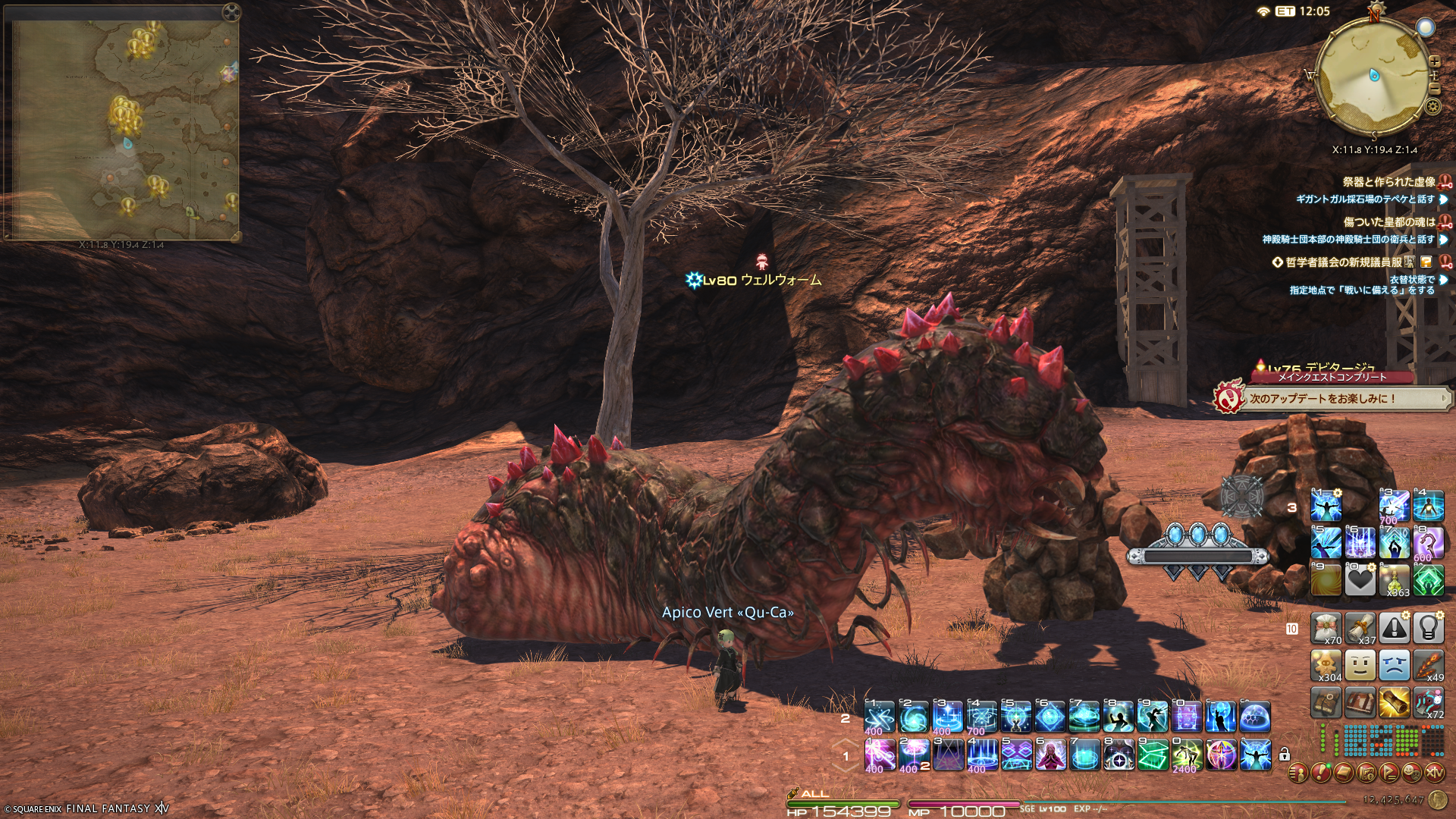This screenshot has height=819, width=1456.
Task: Use the yellow potion with x363 count
Action: 1394,580
